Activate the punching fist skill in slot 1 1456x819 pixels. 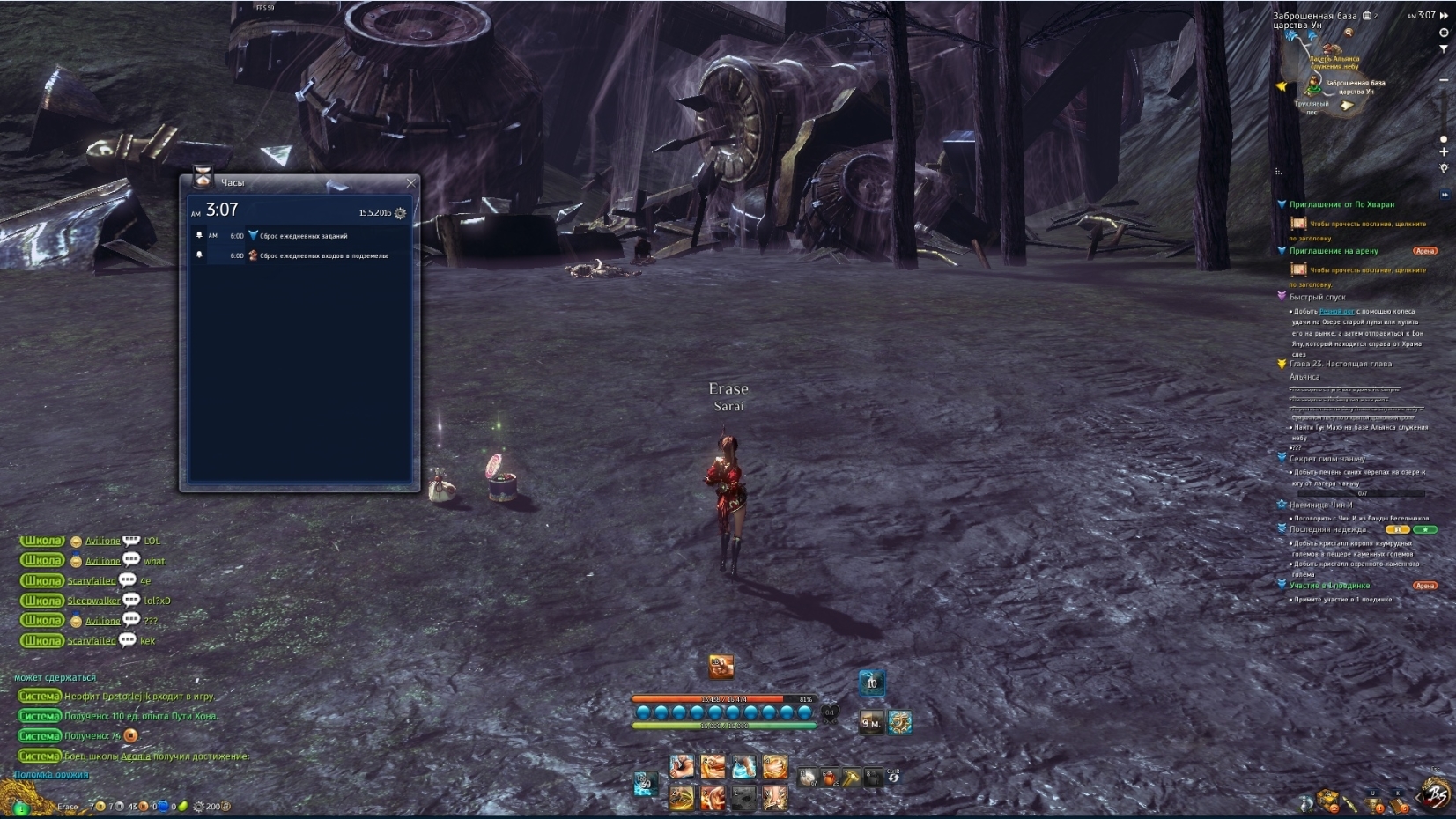[681, 767]
